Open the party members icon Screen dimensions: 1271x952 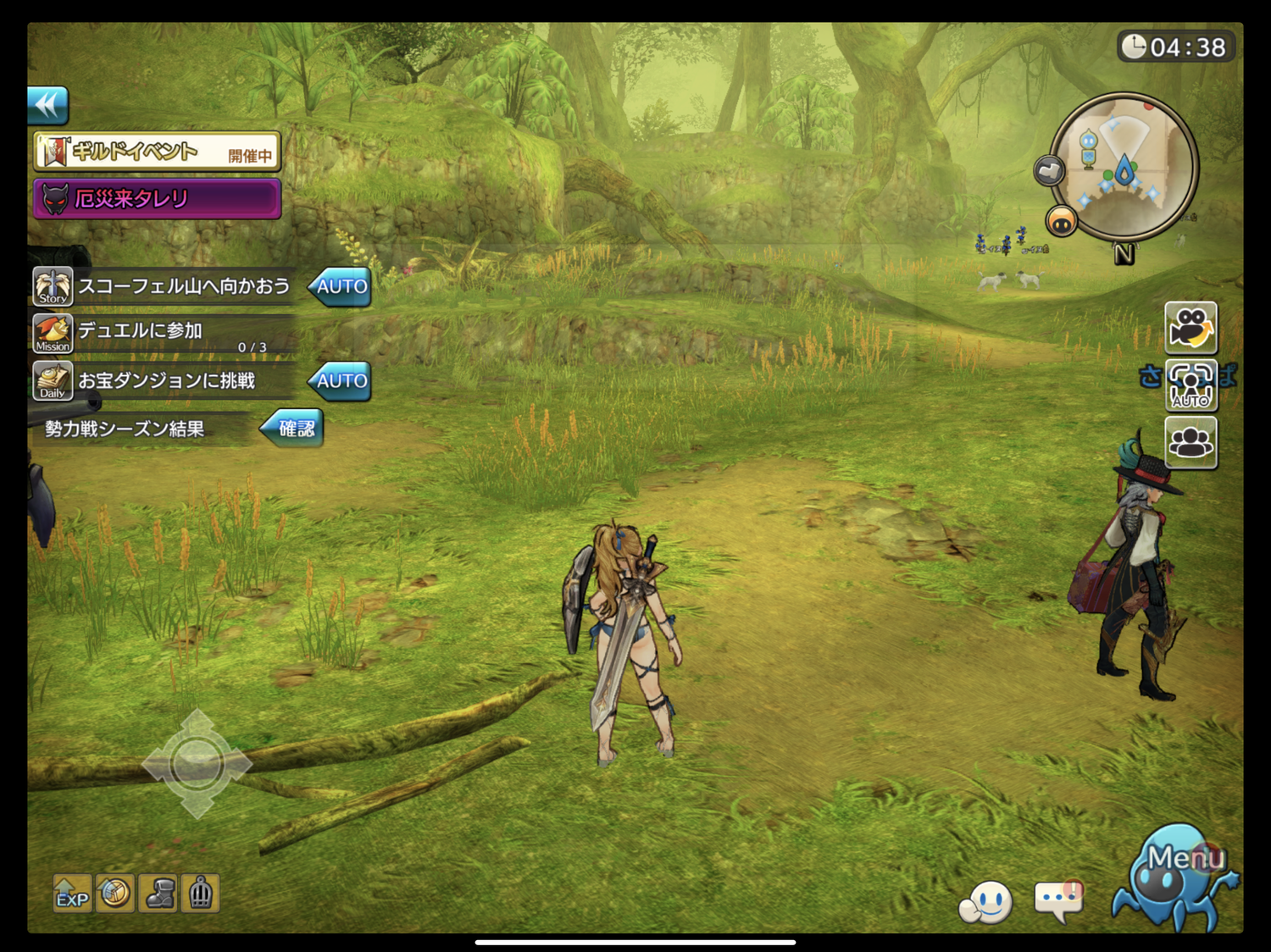tap(1191, 442)
